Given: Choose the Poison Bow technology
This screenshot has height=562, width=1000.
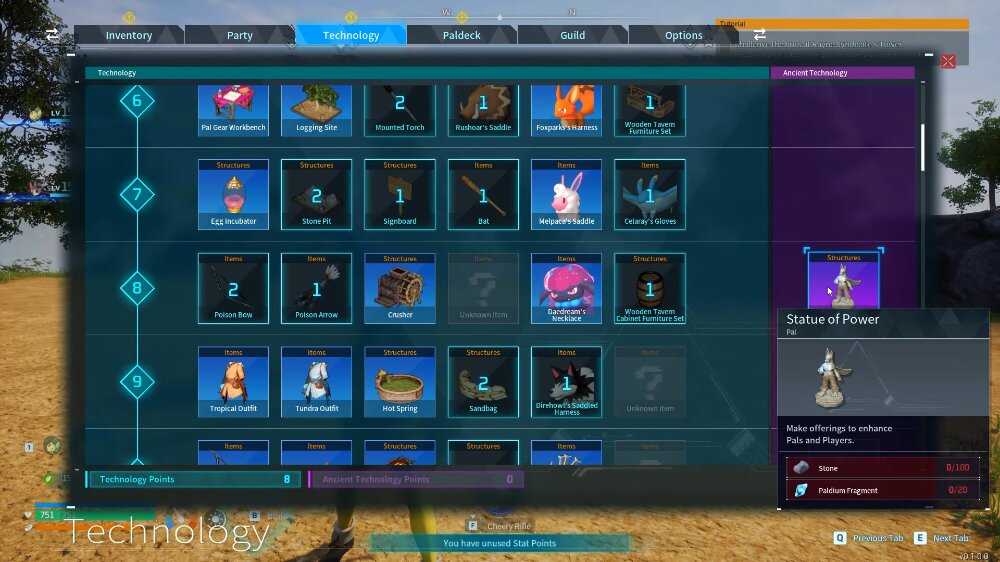Looking at the screenshot, I should (233, 288).
